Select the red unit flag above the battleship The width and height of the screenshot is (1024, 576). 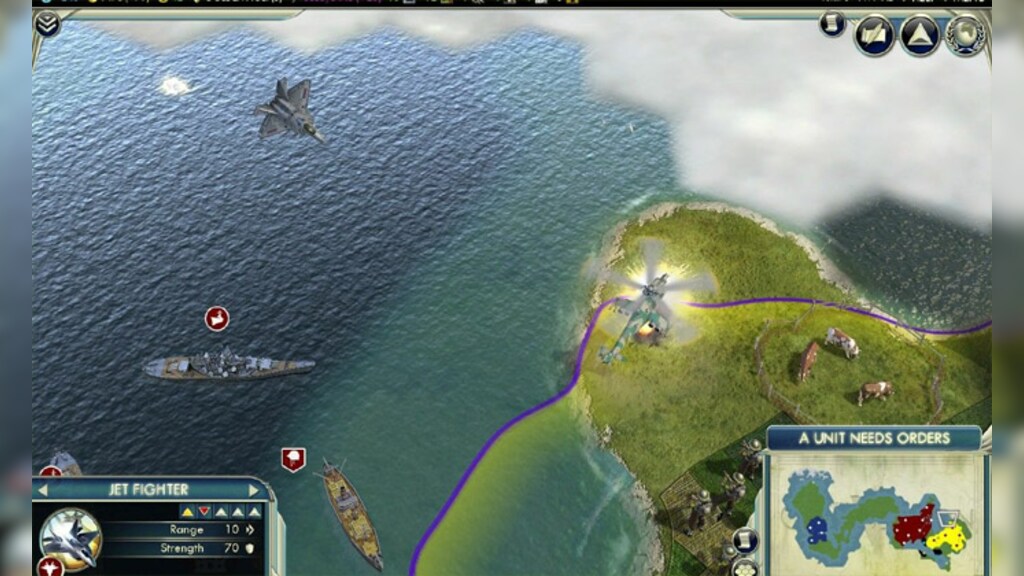(x=217, y=319)
